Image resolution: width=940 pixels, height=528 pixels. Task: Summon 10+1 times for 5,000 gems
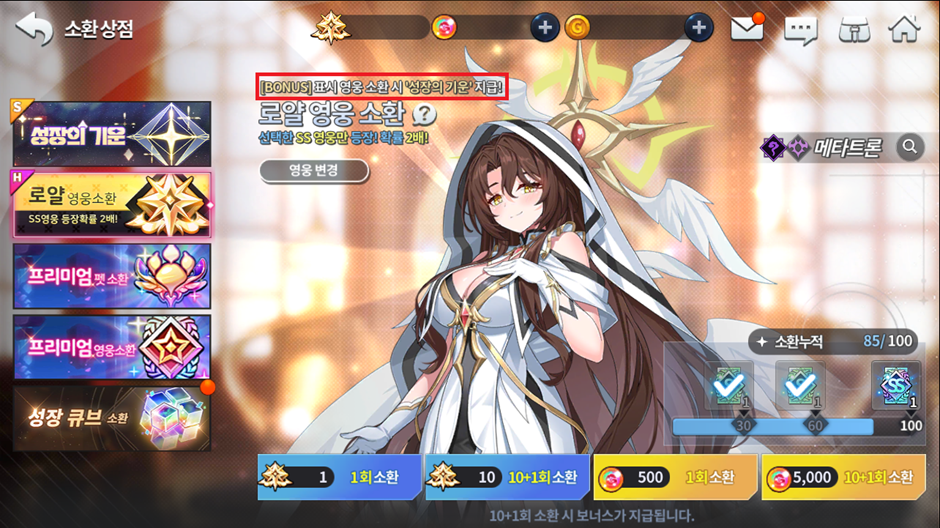pos(842,477)
